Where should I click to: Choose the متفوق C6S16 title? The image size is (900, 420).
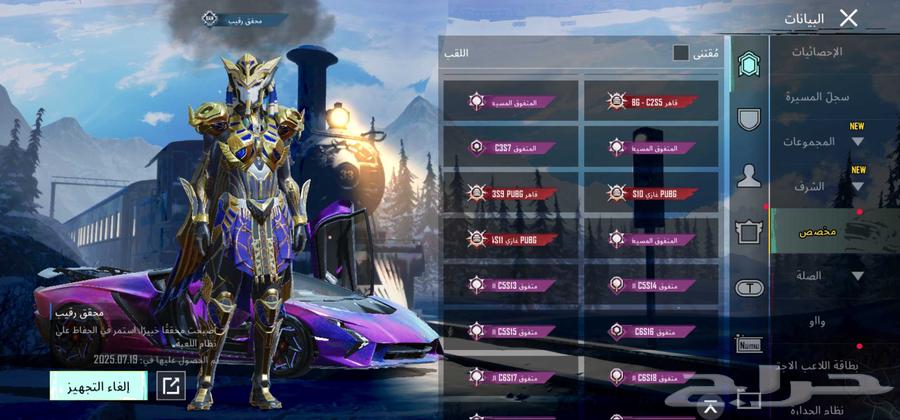[651, 331]
